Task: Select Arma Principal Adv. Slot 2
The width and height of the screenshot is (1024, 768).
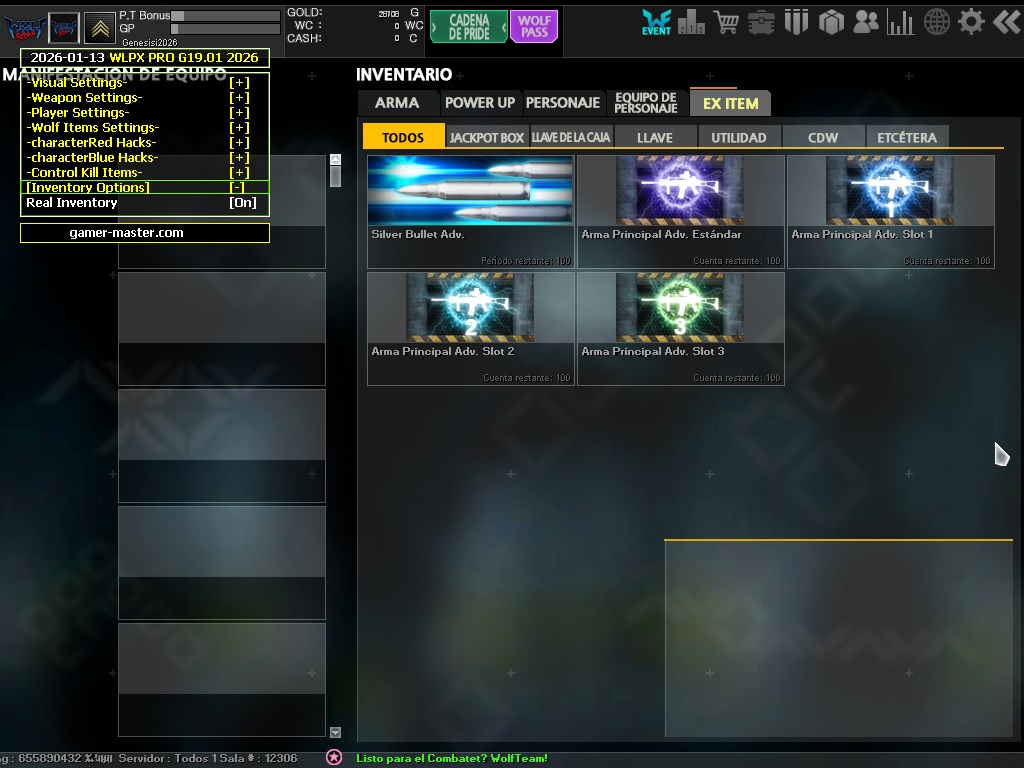Action: coord(471,328)
